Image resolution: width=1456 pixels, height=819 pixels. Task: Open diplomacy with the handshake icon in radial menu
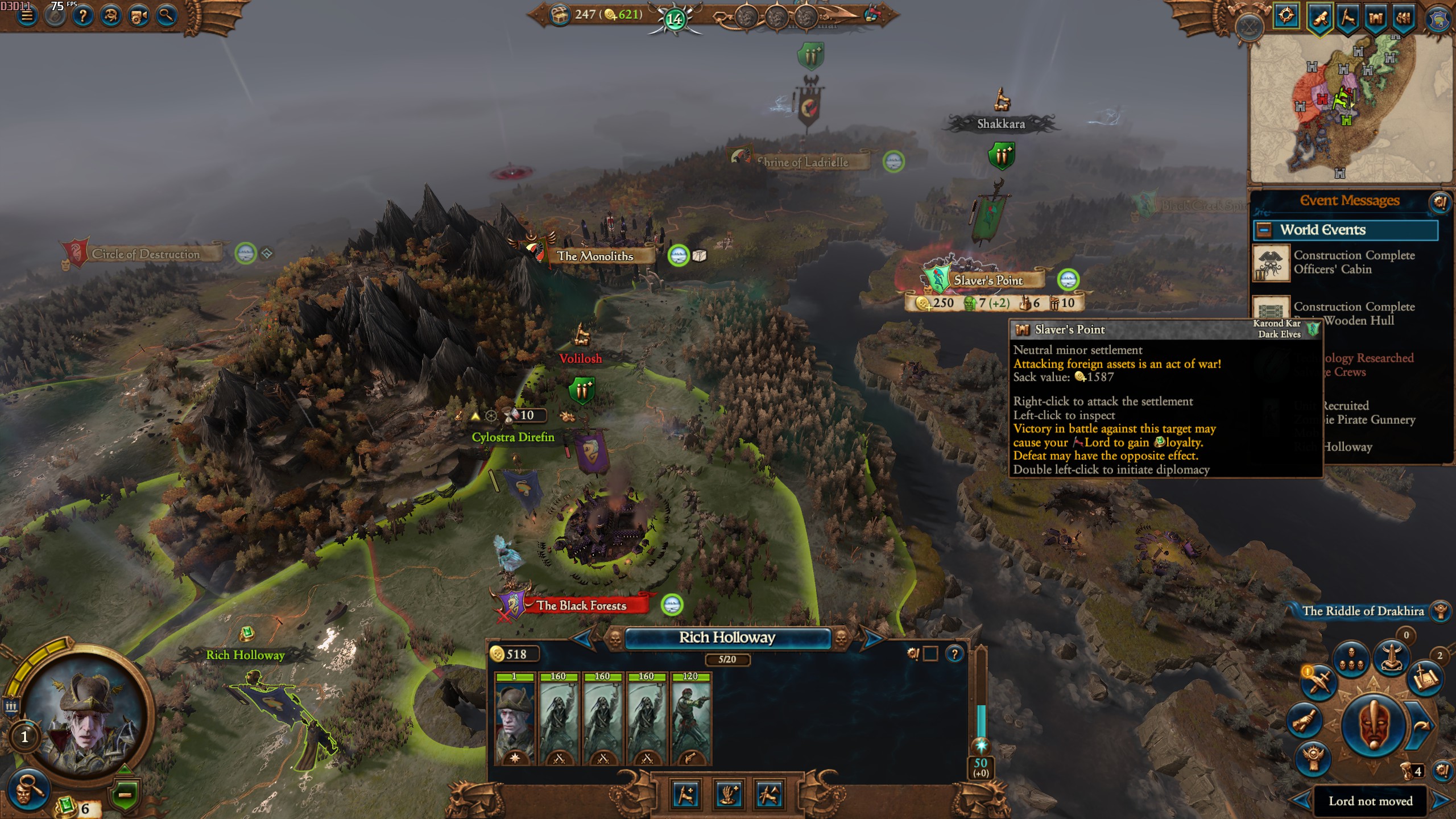click(x=1304, y=719)
